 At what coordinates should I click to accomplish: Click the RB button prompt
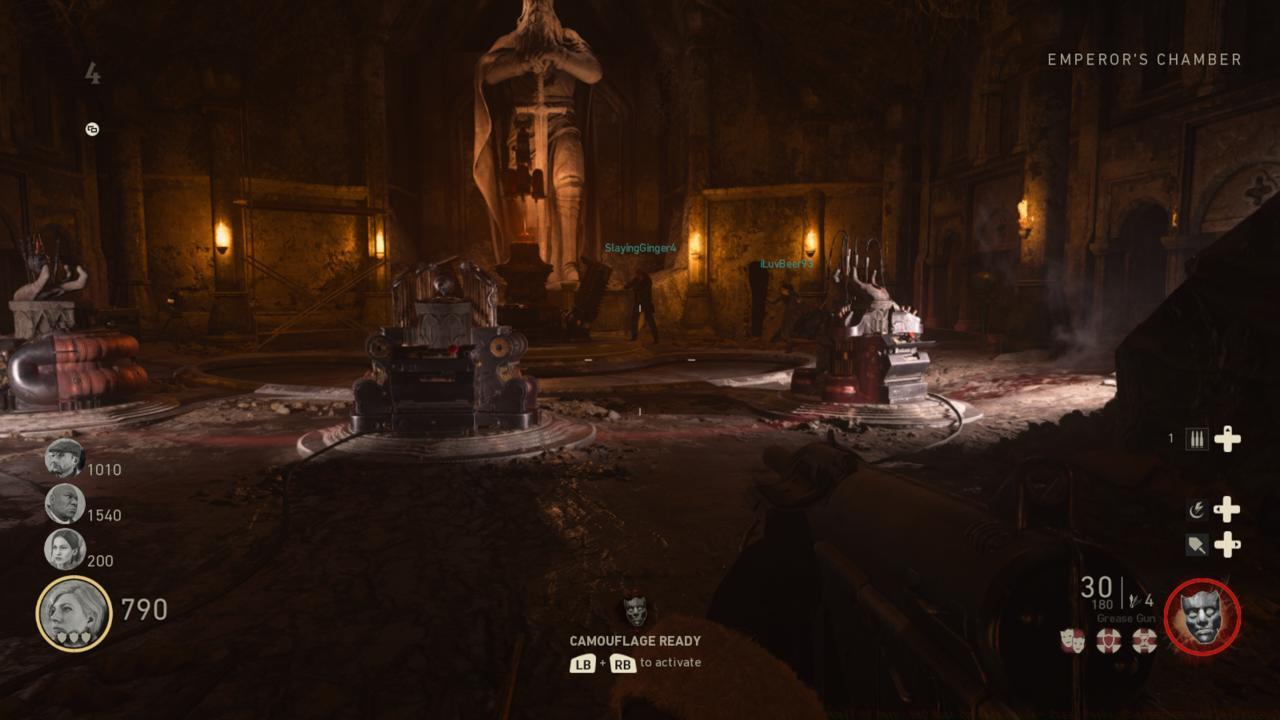(x=624, y=663)
